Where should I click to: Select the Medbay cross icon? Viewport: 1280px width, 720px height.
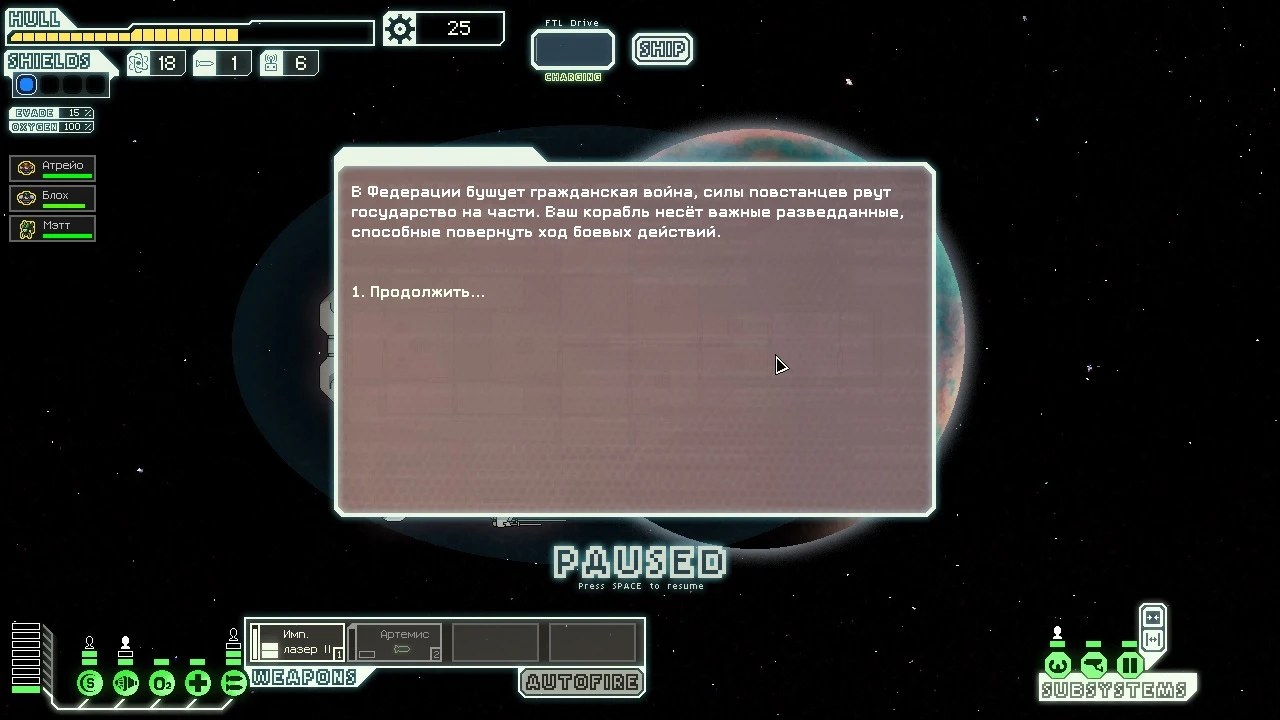197,683
